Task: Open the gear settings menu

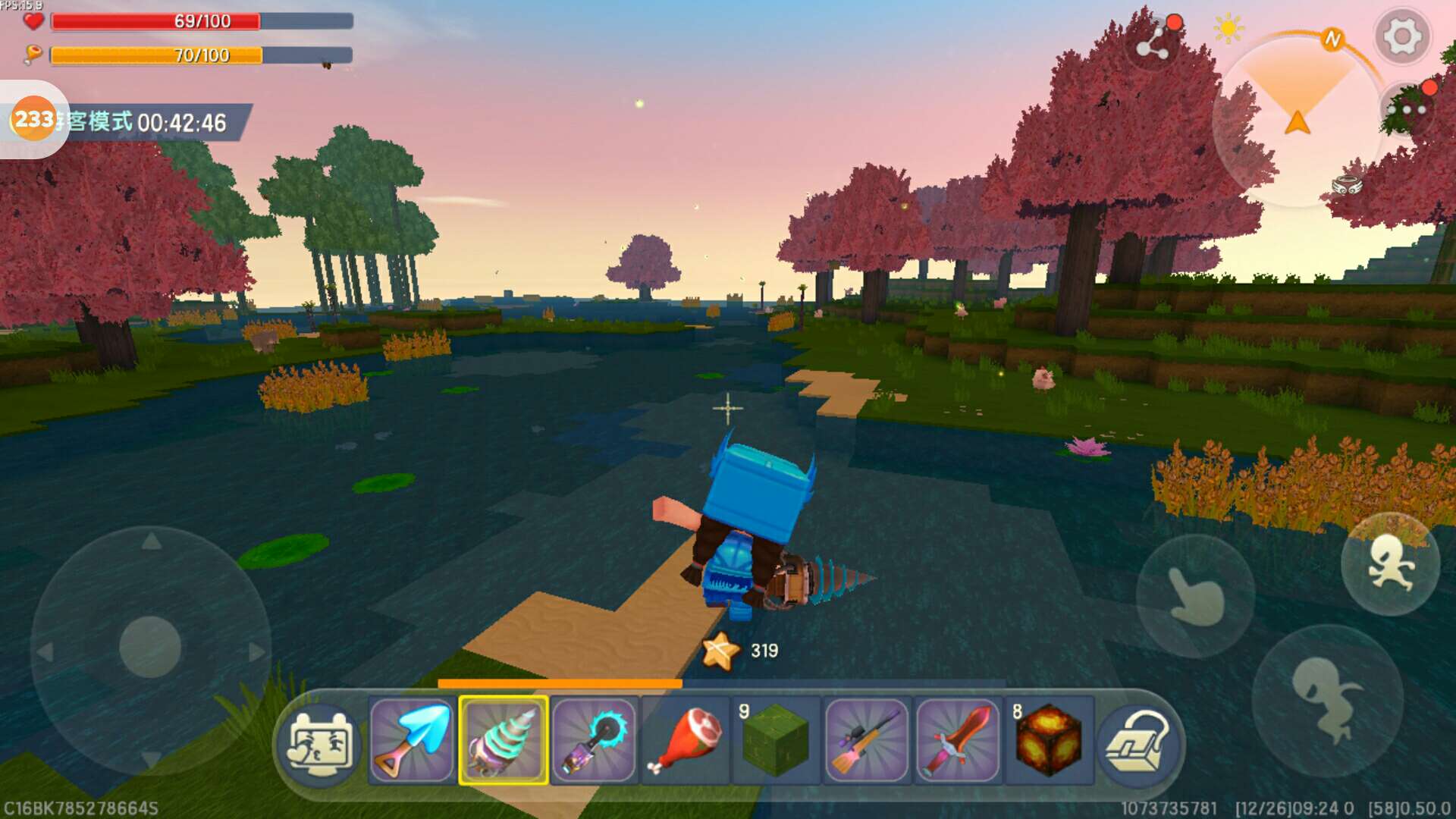Action: 1401,36
